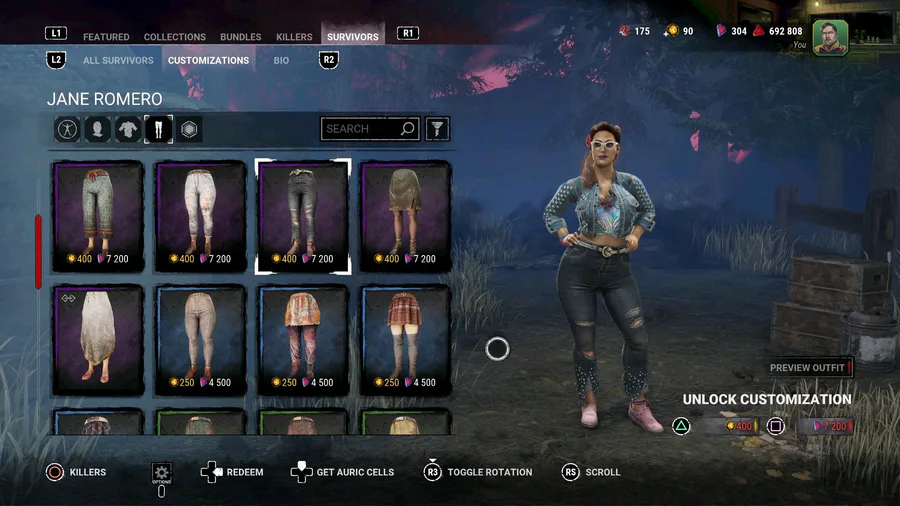Image resolution: width=900 pixels, height=506 pixels.
Task: Click the Preview Outfit button
Action: [808, 368]
